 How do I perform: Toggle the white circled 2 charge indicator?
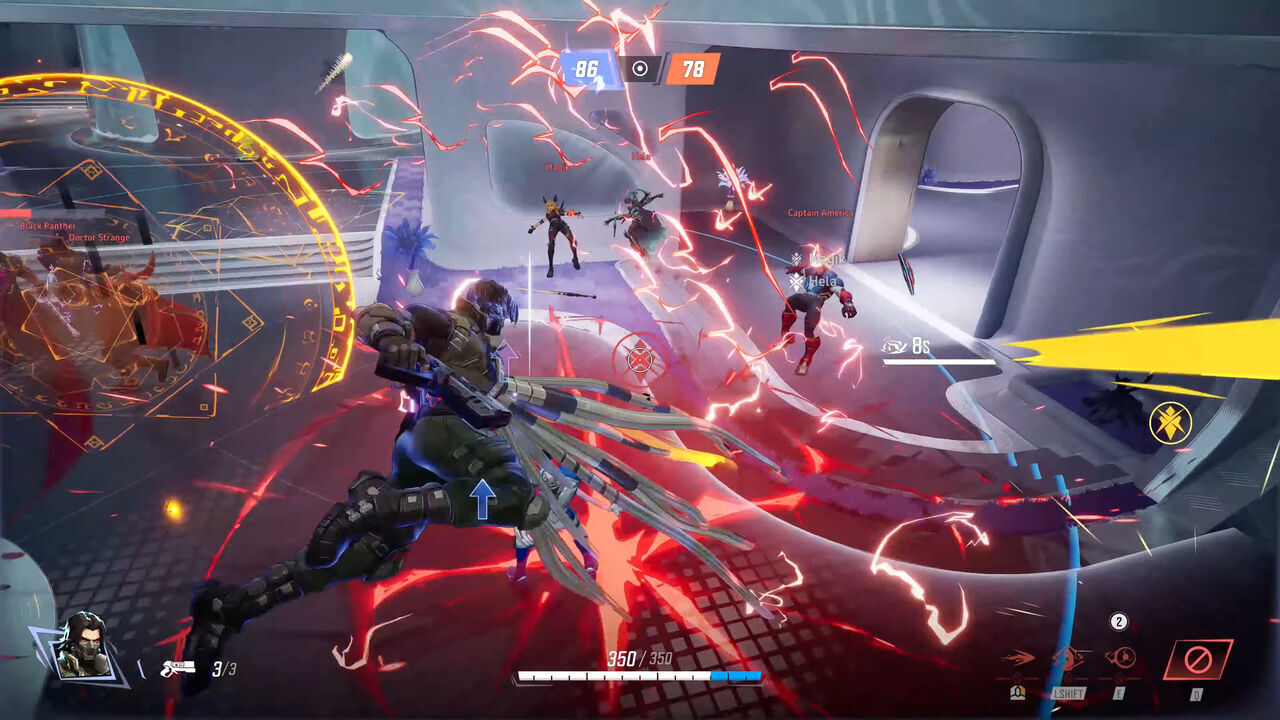coord(1119,621)
